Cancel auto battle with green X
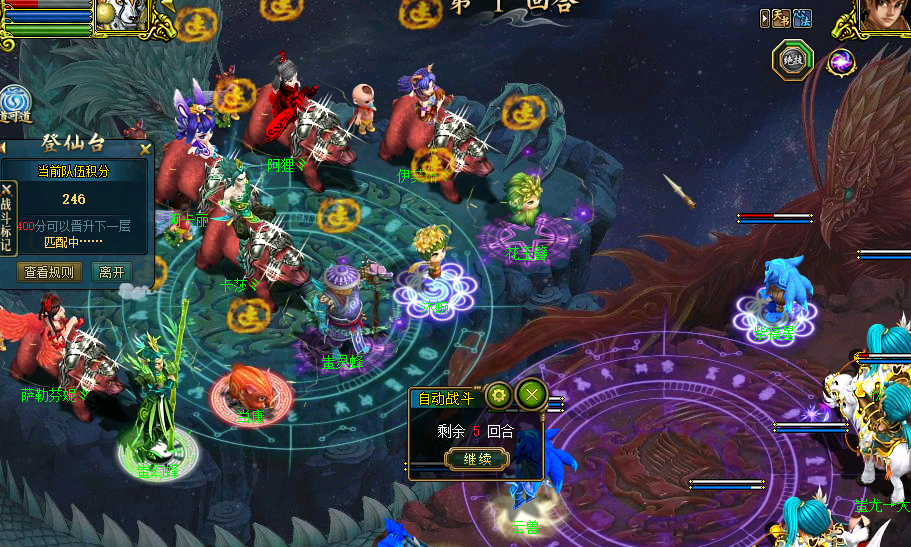 point(530,396)
